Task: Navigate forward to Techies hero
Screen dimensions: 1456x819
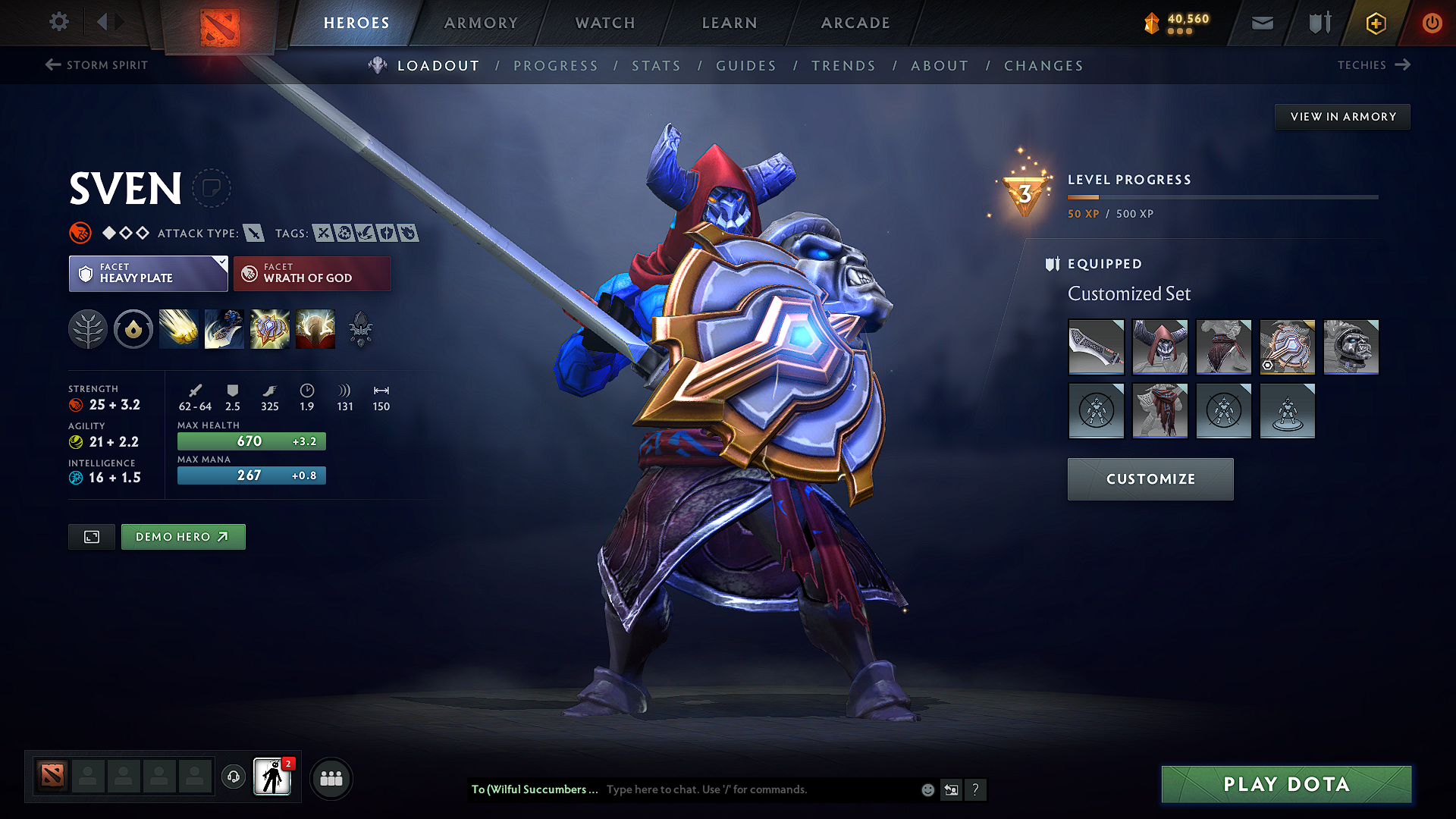Action: tap(1374, 65)
